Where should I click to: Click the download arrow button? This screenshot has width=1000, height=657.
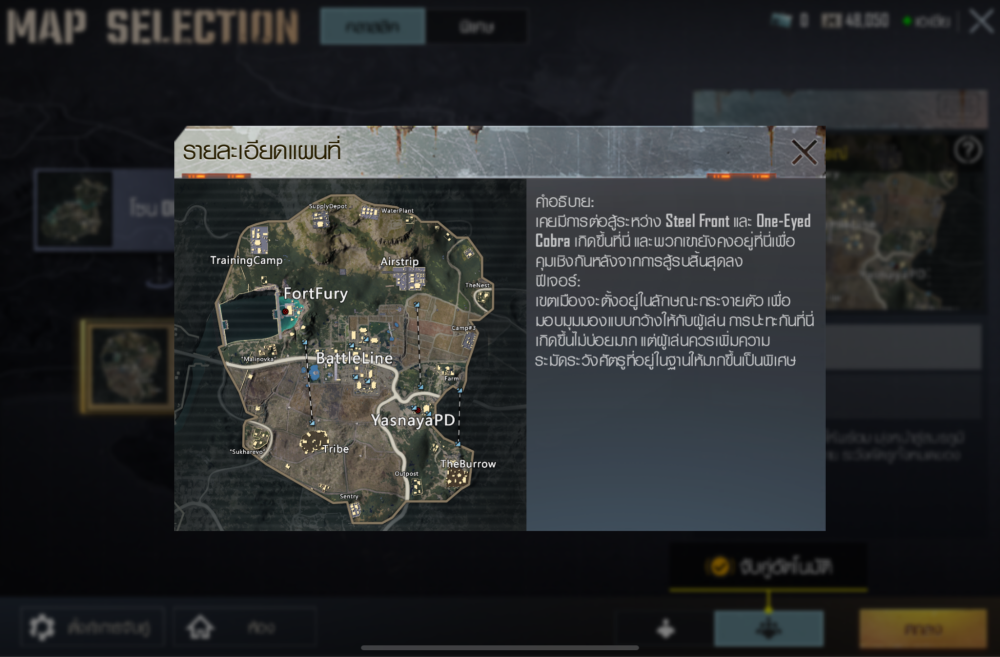[x=665, y=629]
